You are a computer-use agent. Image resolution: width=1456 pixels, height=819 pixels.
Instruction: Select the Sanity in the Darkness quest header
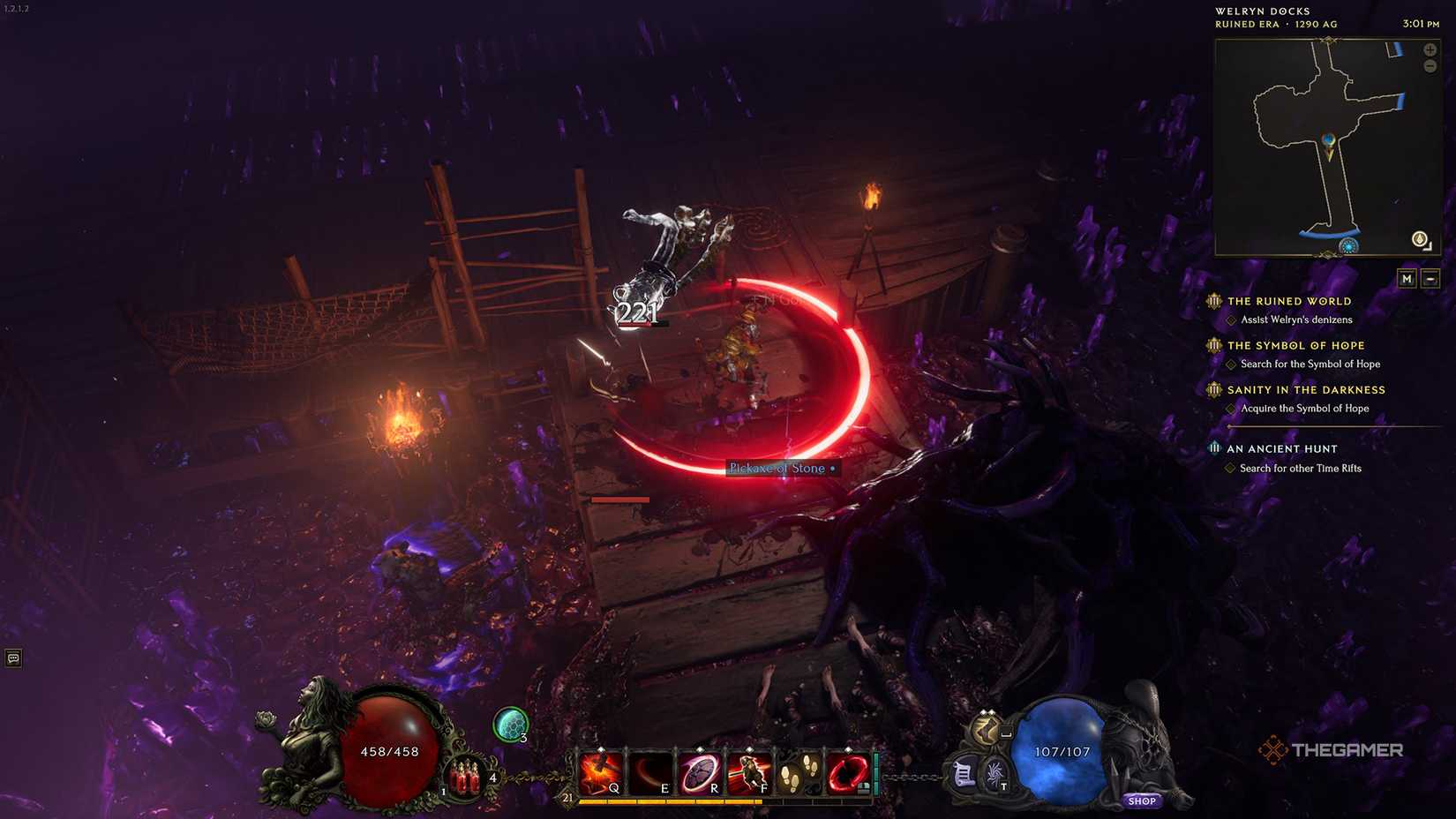1307,389
